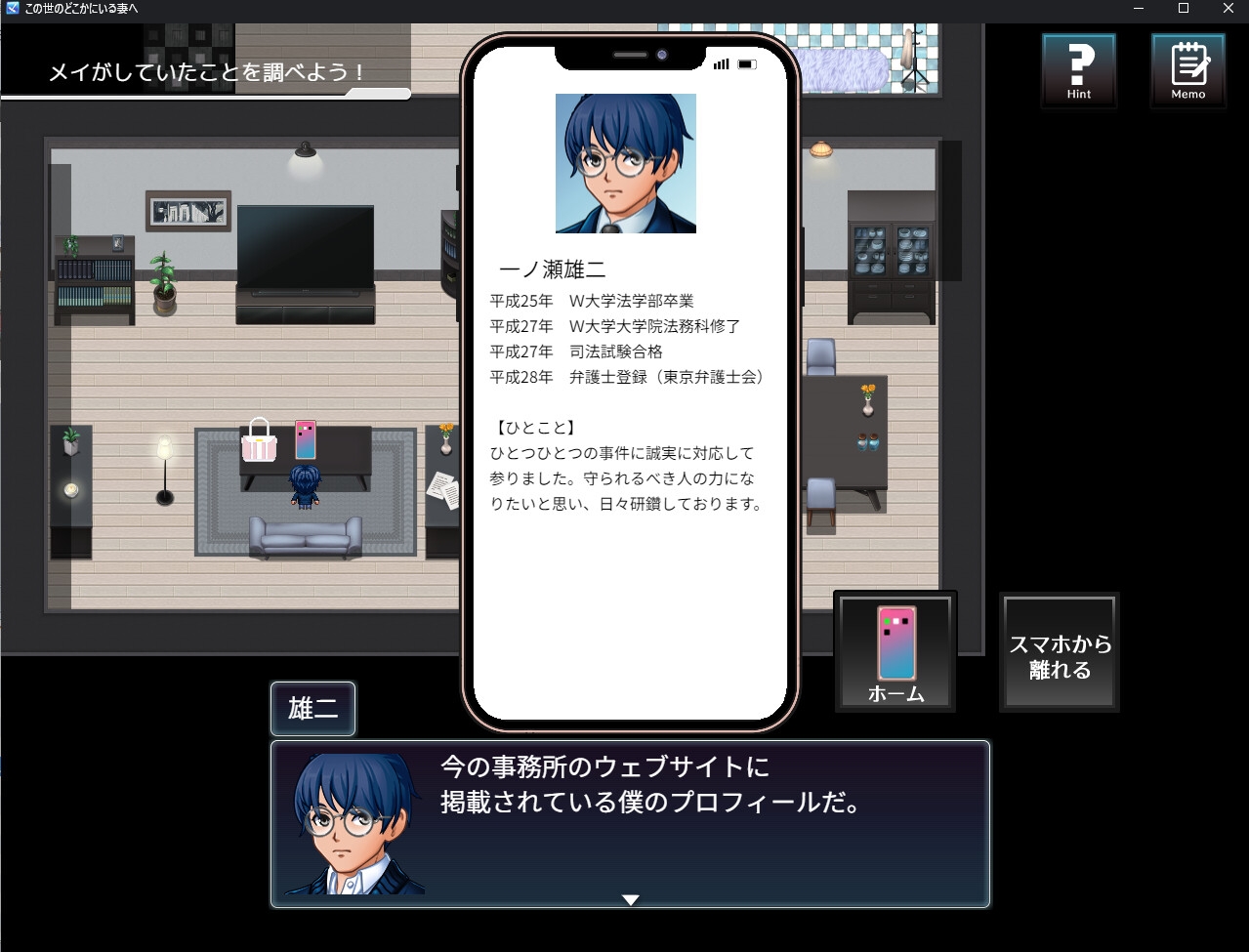Screen dimensions: 1249x952
Task: Open the Hint panel
Action: pos(1078,70)
